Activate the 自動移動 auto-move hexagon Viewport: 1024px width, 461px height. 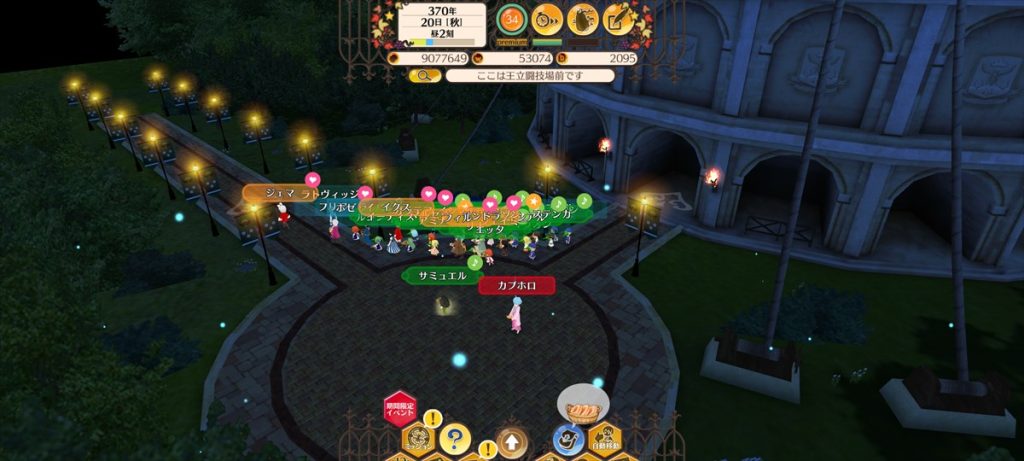[x=605, y=438]
